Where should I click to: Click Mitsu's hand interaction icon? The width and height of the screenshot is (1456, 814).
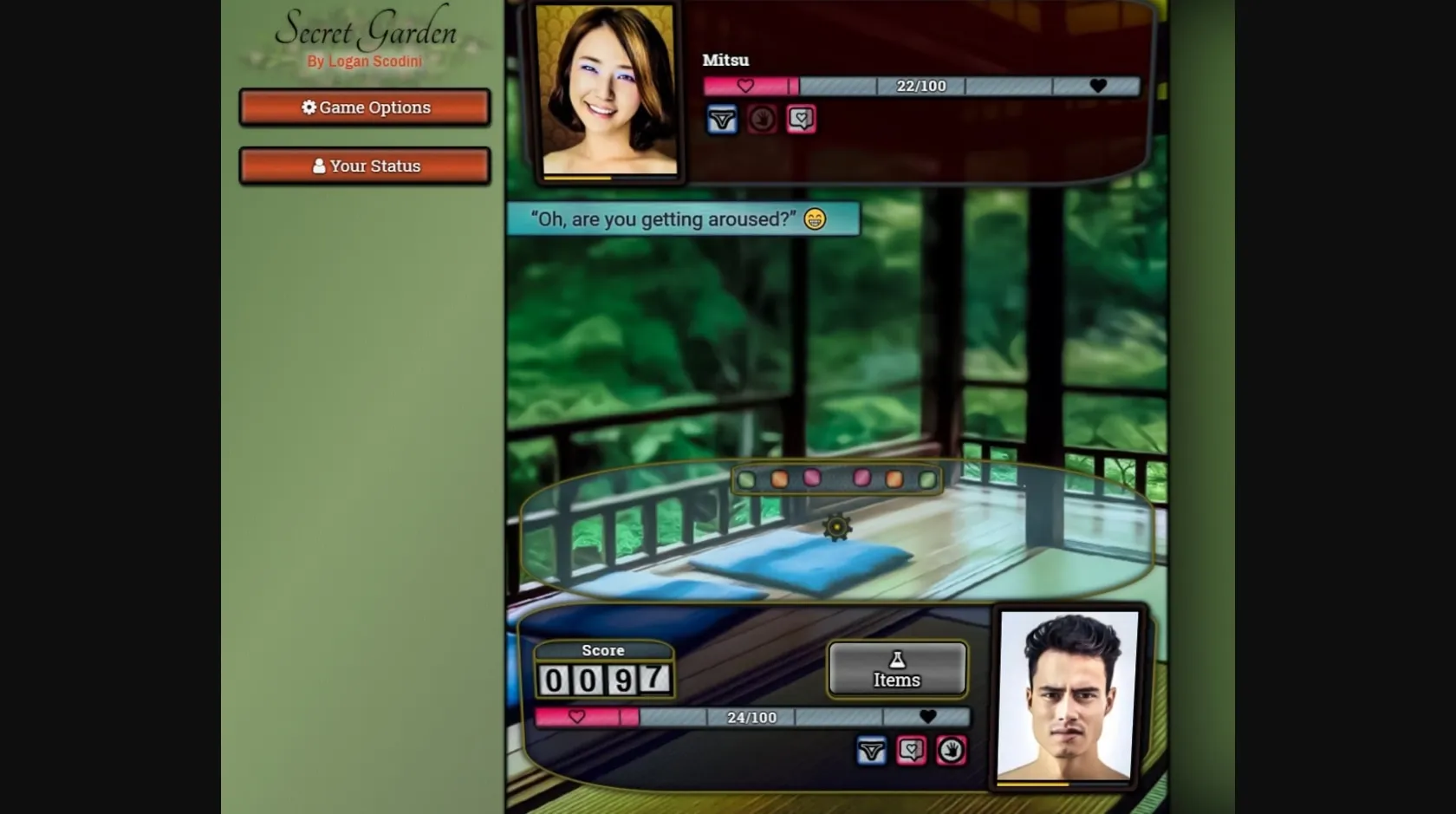click(x=761, y=119)
